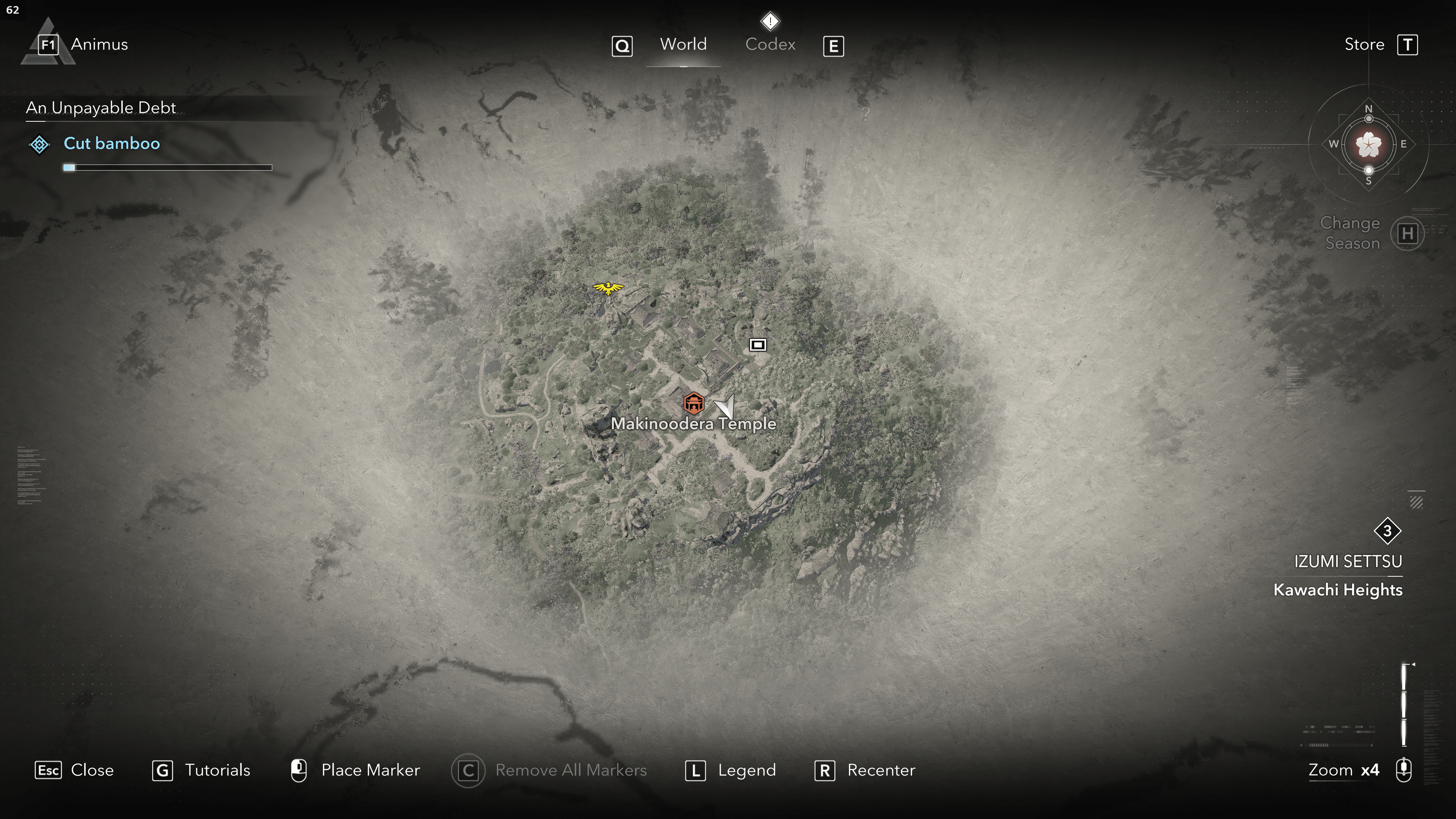Image resolution: width=1456 pixels, height=819 pixels.
Task: Select the Cut bamboo objective tracker
Action: coord(111,144)
